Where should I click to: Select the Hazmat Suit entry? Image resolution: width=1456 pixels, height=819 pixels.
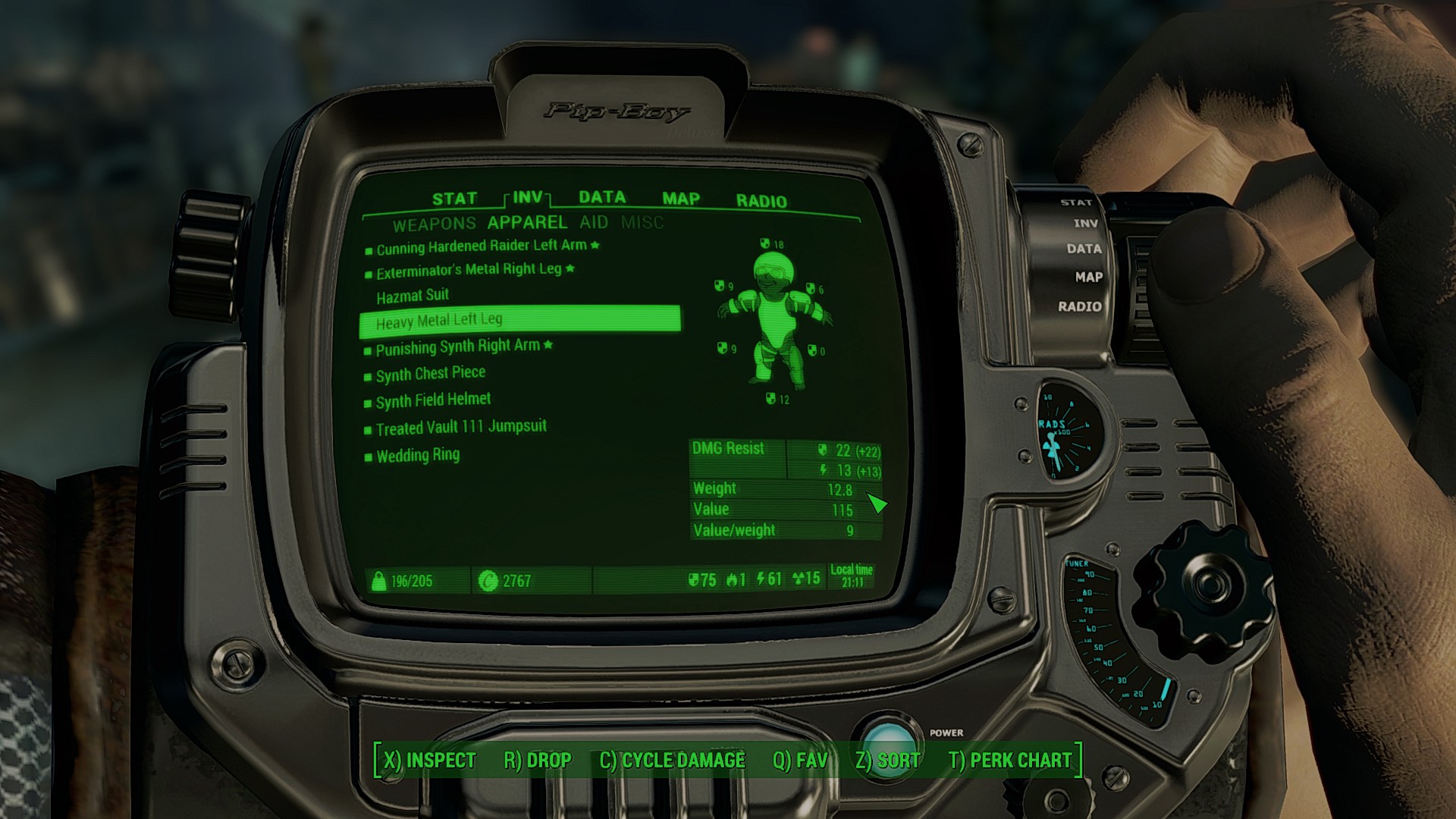413,296
